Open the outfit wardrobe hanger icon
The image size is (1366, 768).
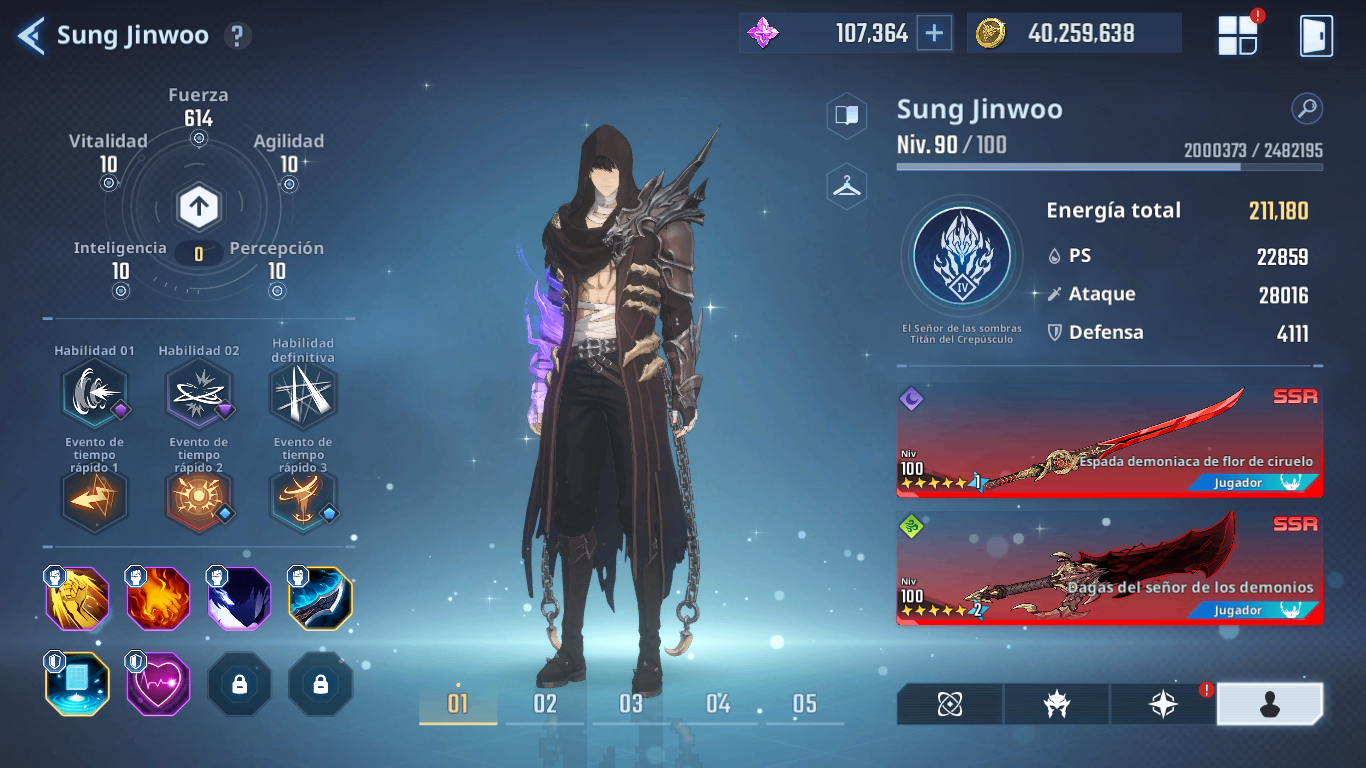click(x=846, y=186)
